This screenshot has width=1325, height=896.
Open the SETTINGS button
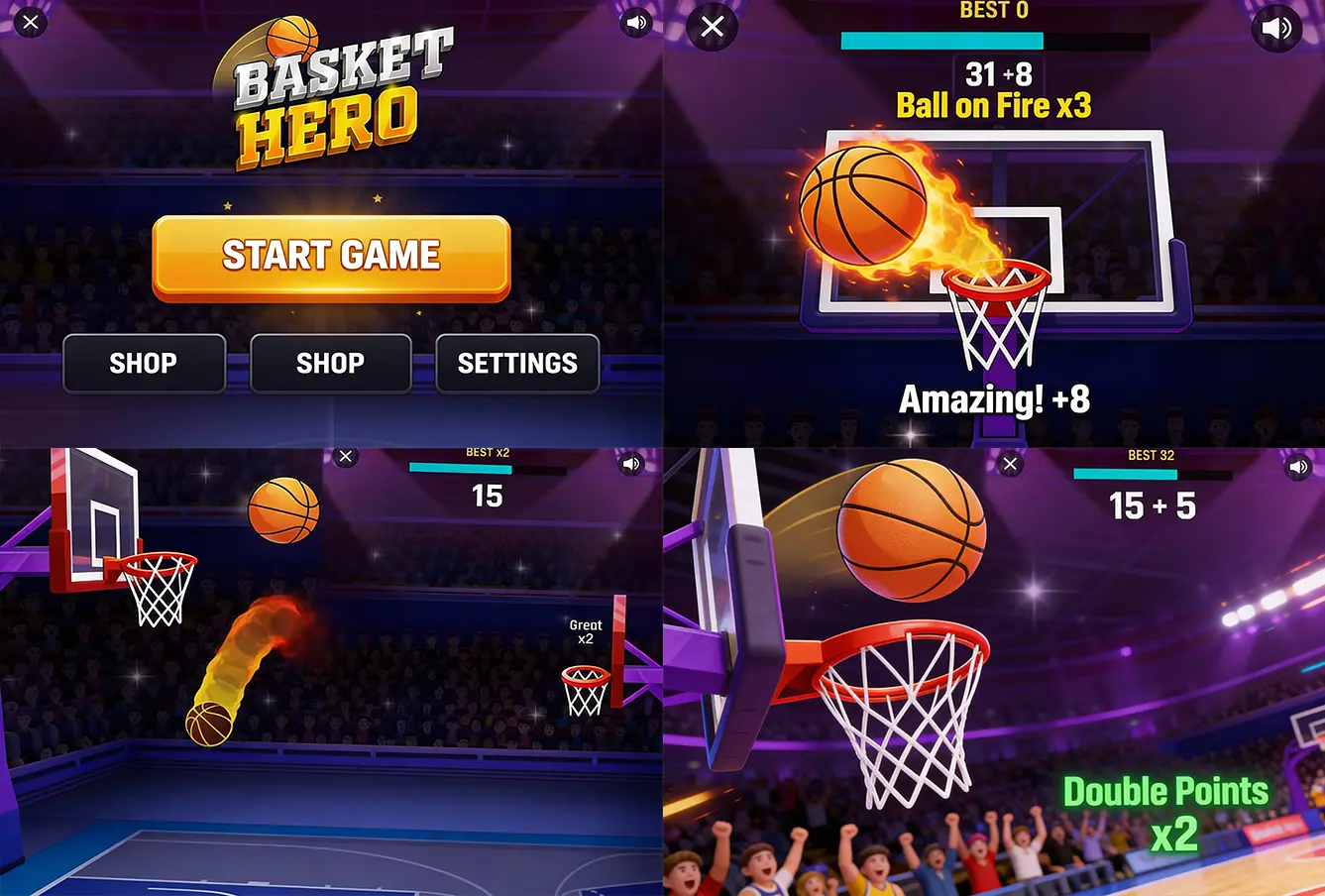point(517,364)
